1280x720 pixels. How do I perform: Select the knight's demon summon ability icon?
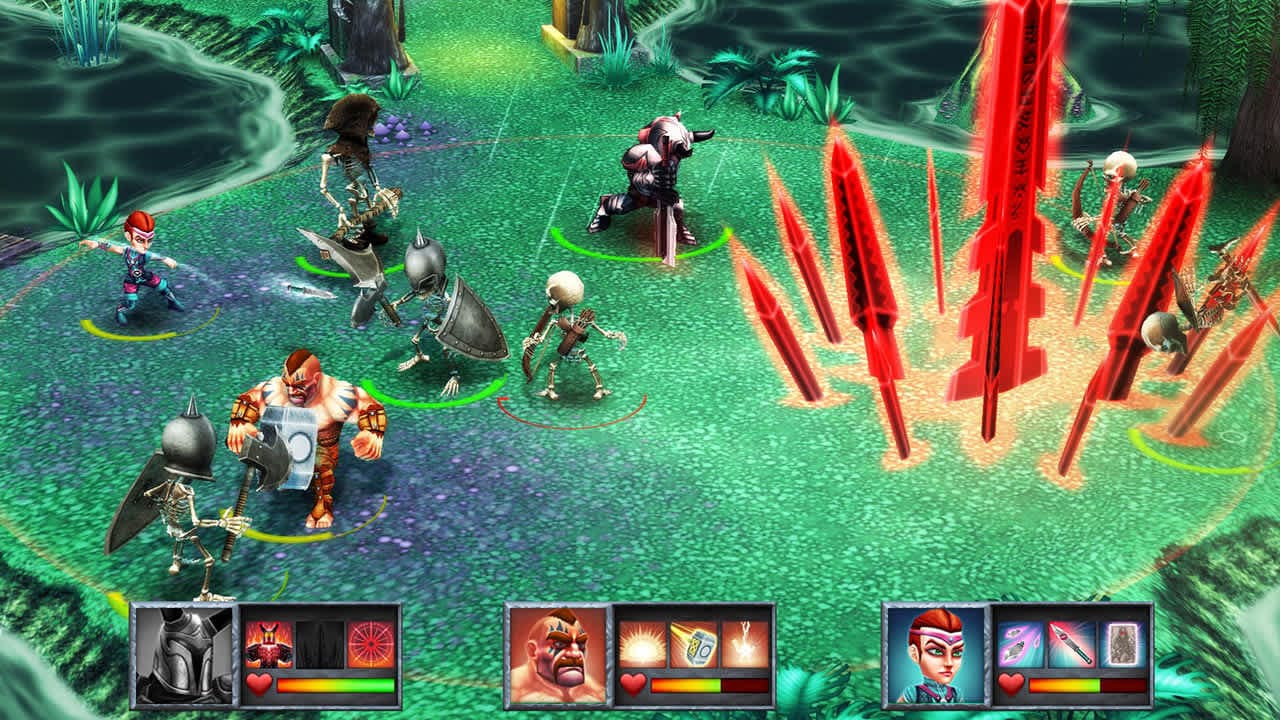click(x=269, y=645)
